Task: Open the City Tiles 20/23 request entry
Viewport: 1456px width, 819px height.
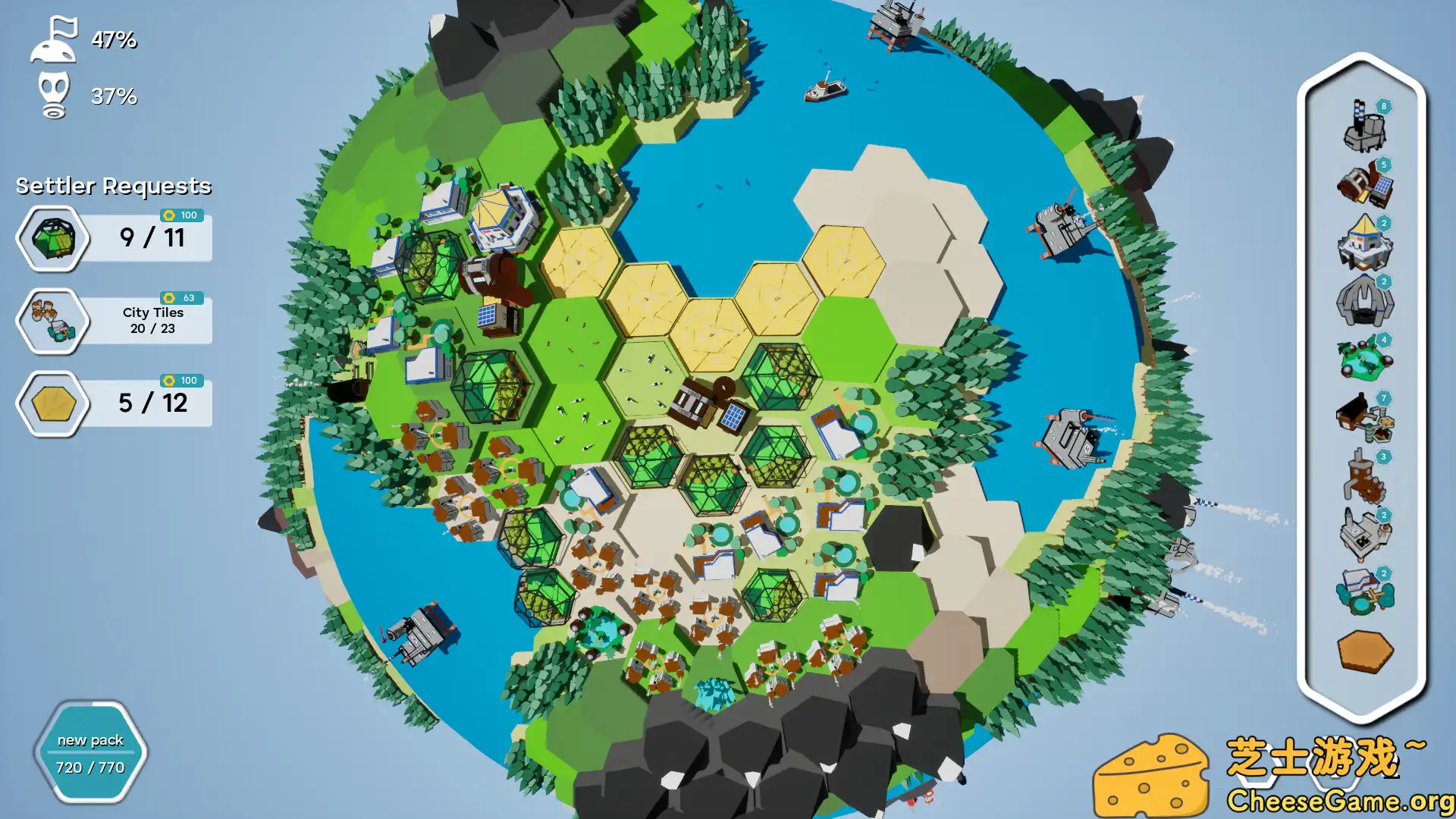Action: [x=114, y=320]
